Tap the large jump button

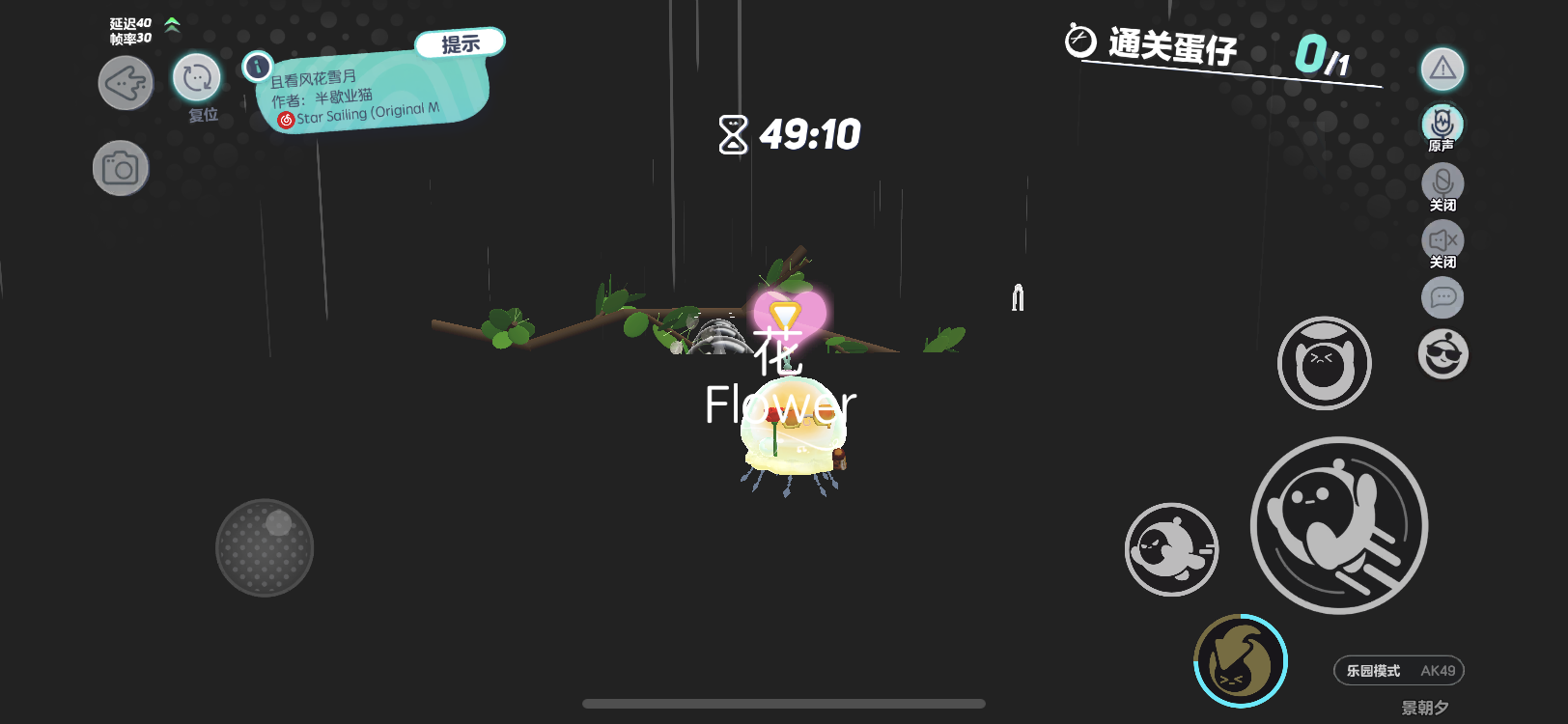(x=1339, y=525)
